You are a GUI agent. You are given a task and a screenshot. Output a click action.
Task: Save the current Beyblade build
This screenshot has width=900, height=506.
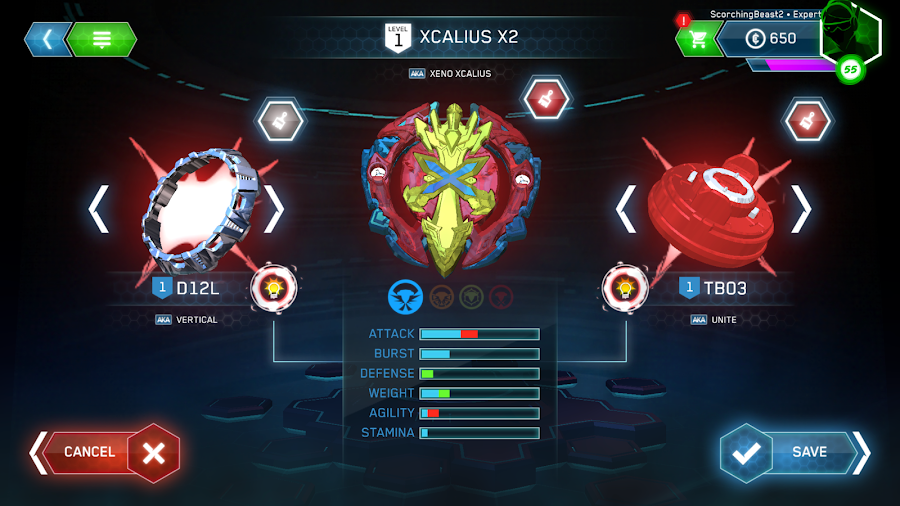(x=795, y=452)
